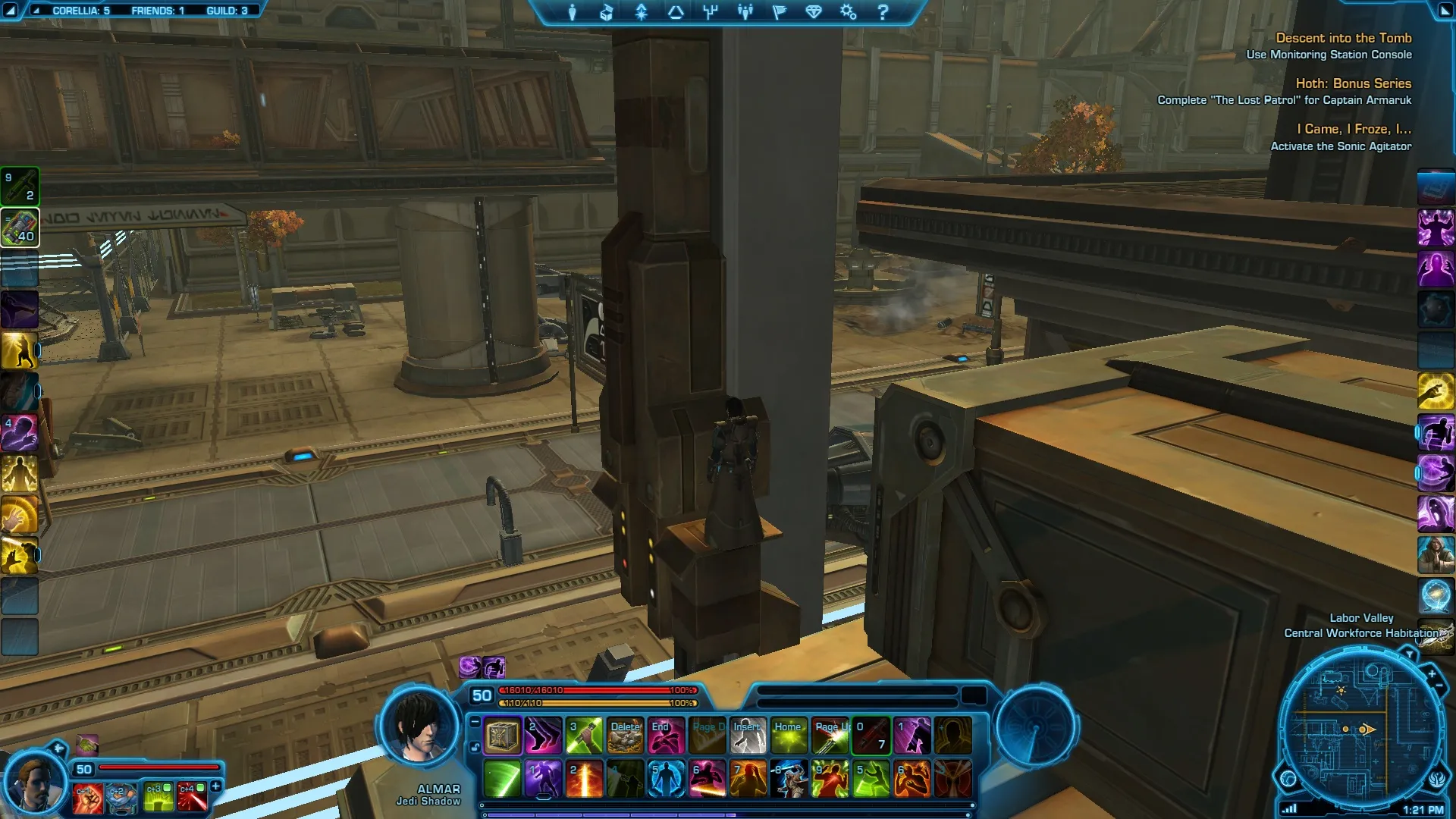
Task: Click the question mark help icon
Action: pyautogui.click(x=883, y=12)
